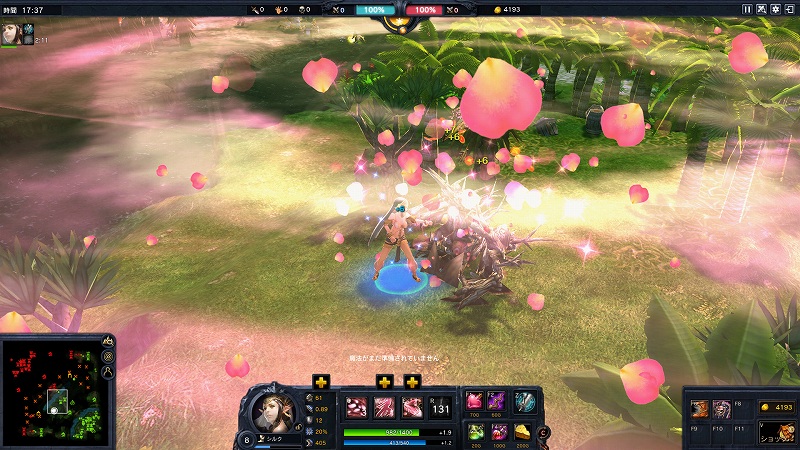This screenshot has height=450, width=800.
Task: Use the green potion item slot
Action: (x=475, y=431)
